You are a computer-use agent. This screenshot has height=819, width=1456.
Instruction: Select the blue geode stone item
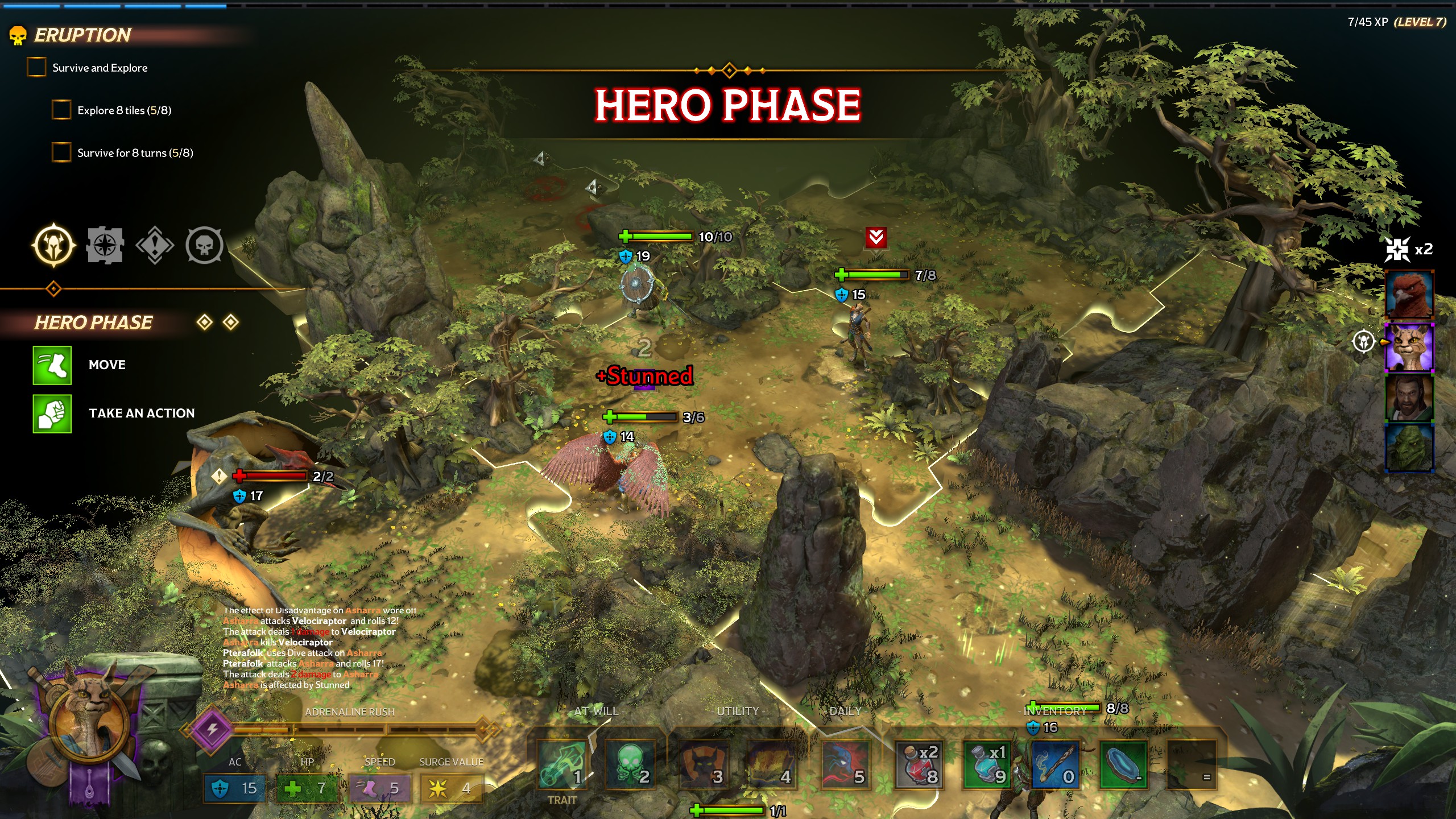(1123, 765)
